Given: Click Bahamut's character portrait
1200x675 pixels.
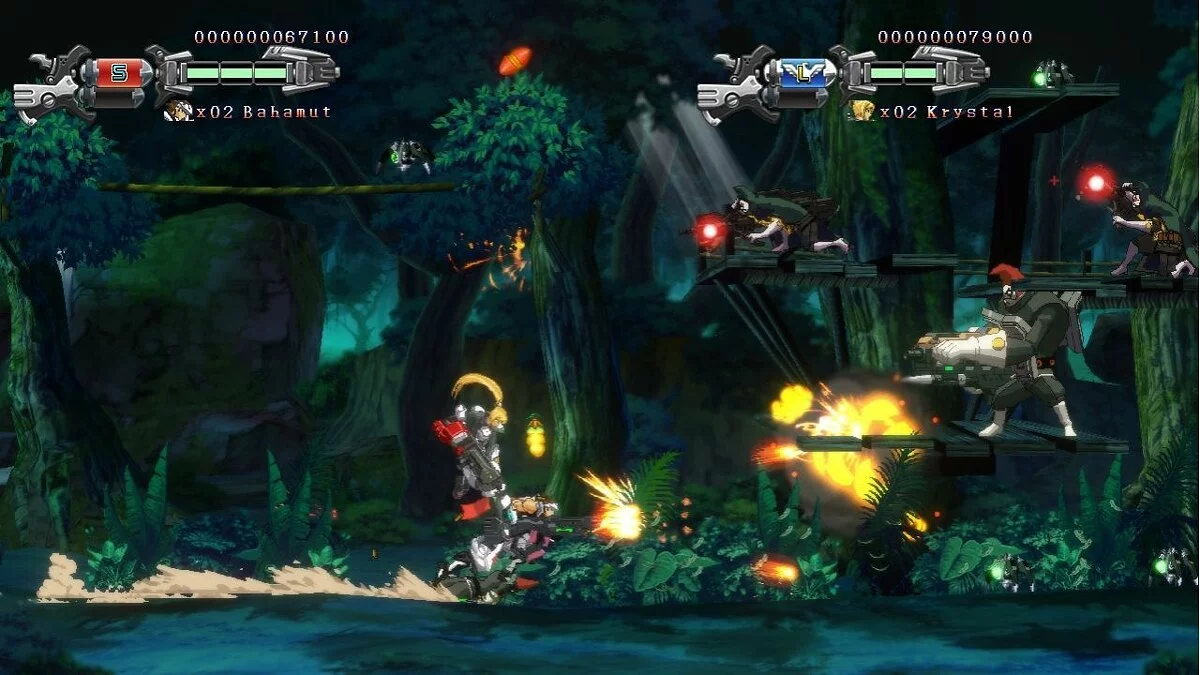Looking at the screenshot, I should (x=178, y=111).
